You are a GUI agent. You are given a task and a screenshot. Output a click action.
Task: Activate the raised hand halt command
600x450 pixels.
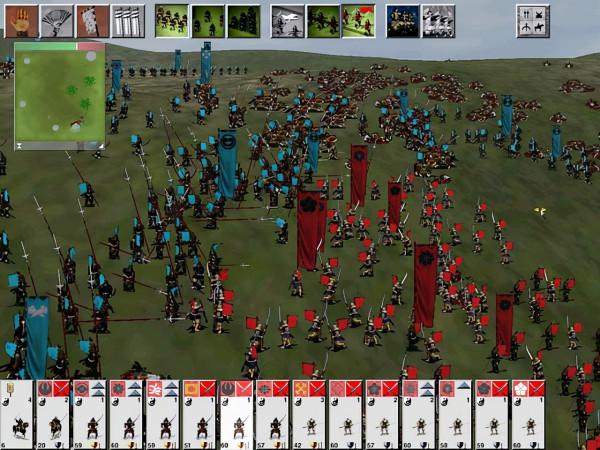click(22, 20)
